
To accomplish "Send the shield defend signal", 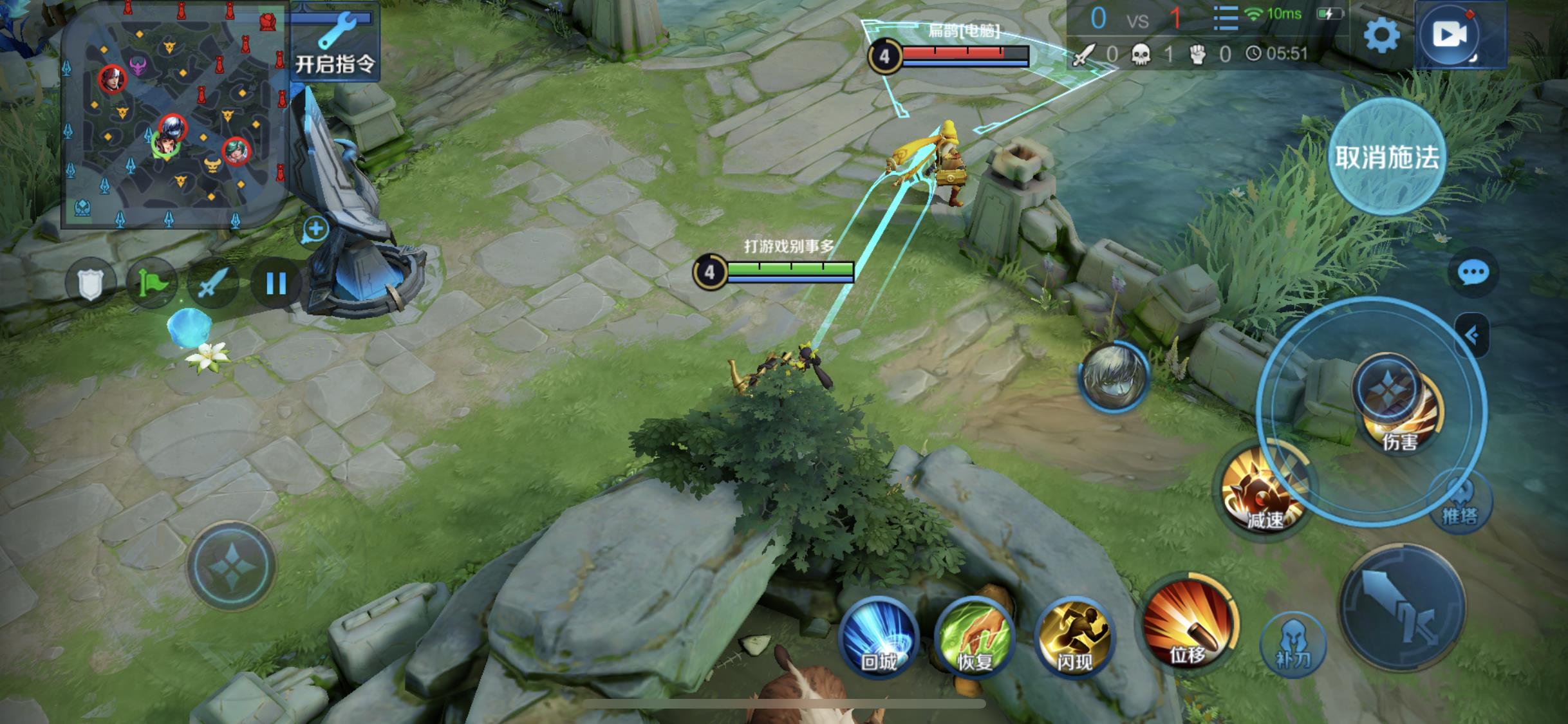I will 90,283.
